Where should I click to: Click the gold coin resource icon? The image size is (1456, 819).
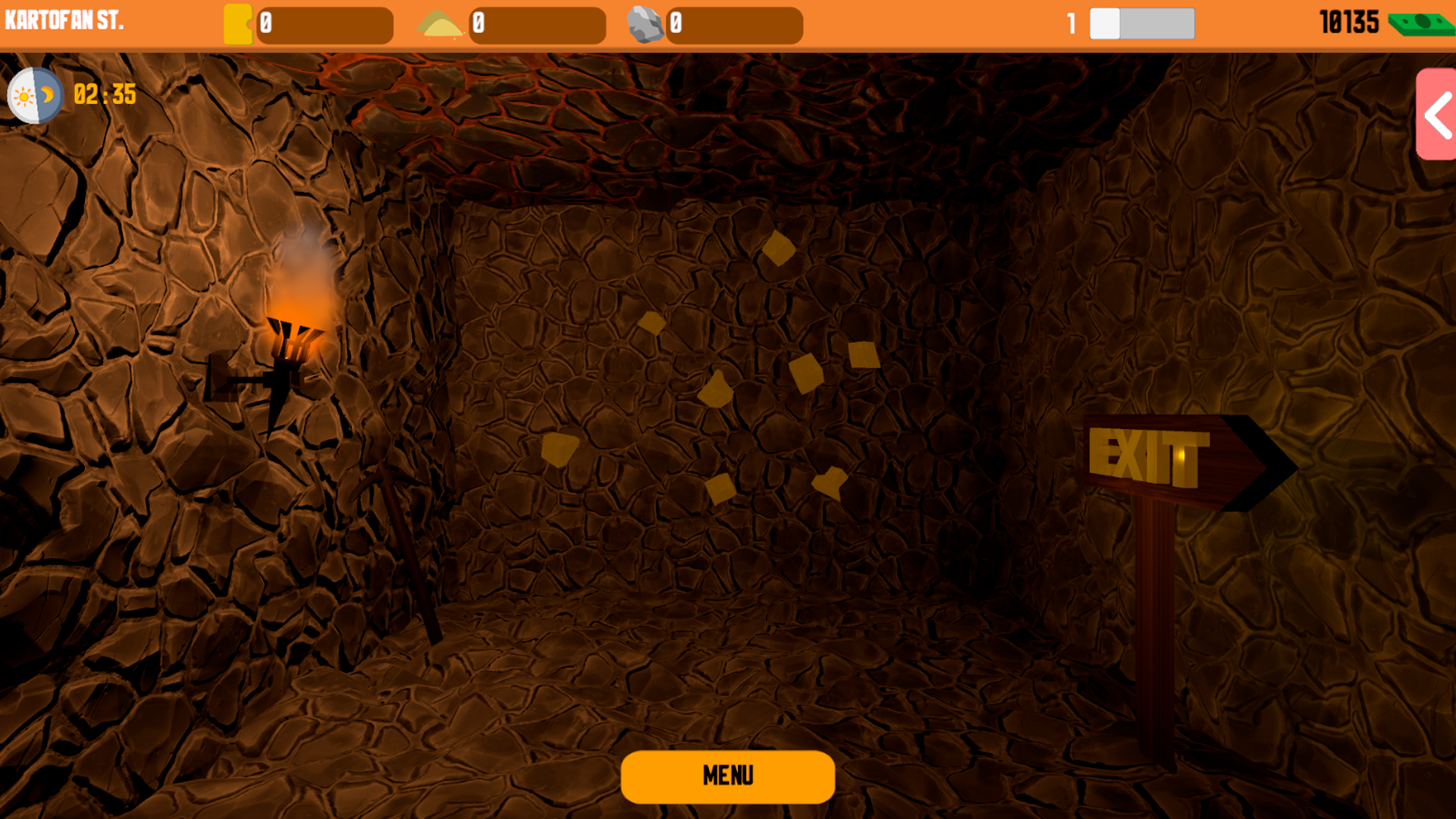point(240,24)
